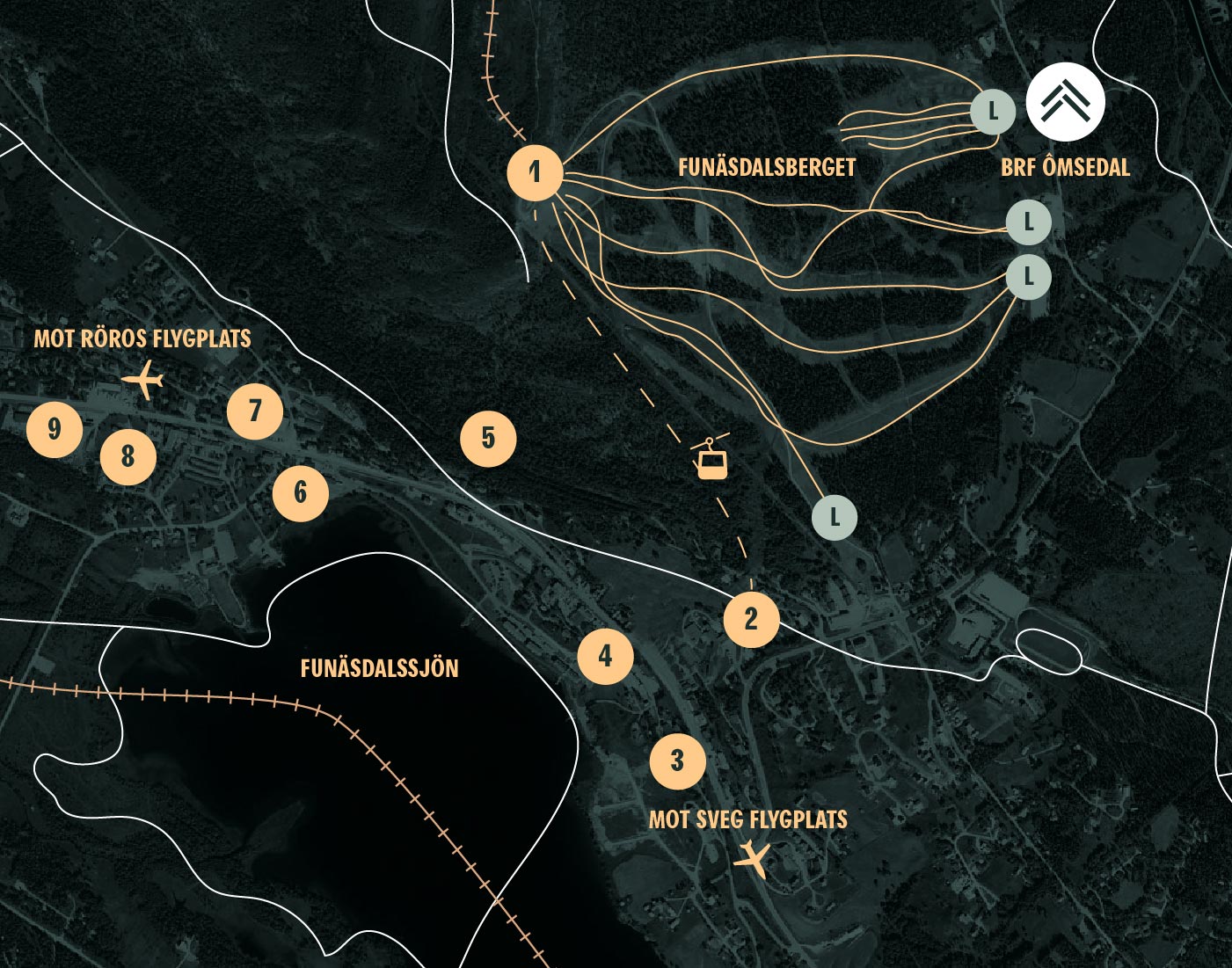The height and width of the screenshot is (968, 1232).
Task: Select map marker number 2
Action: click(x=751, y=619)
